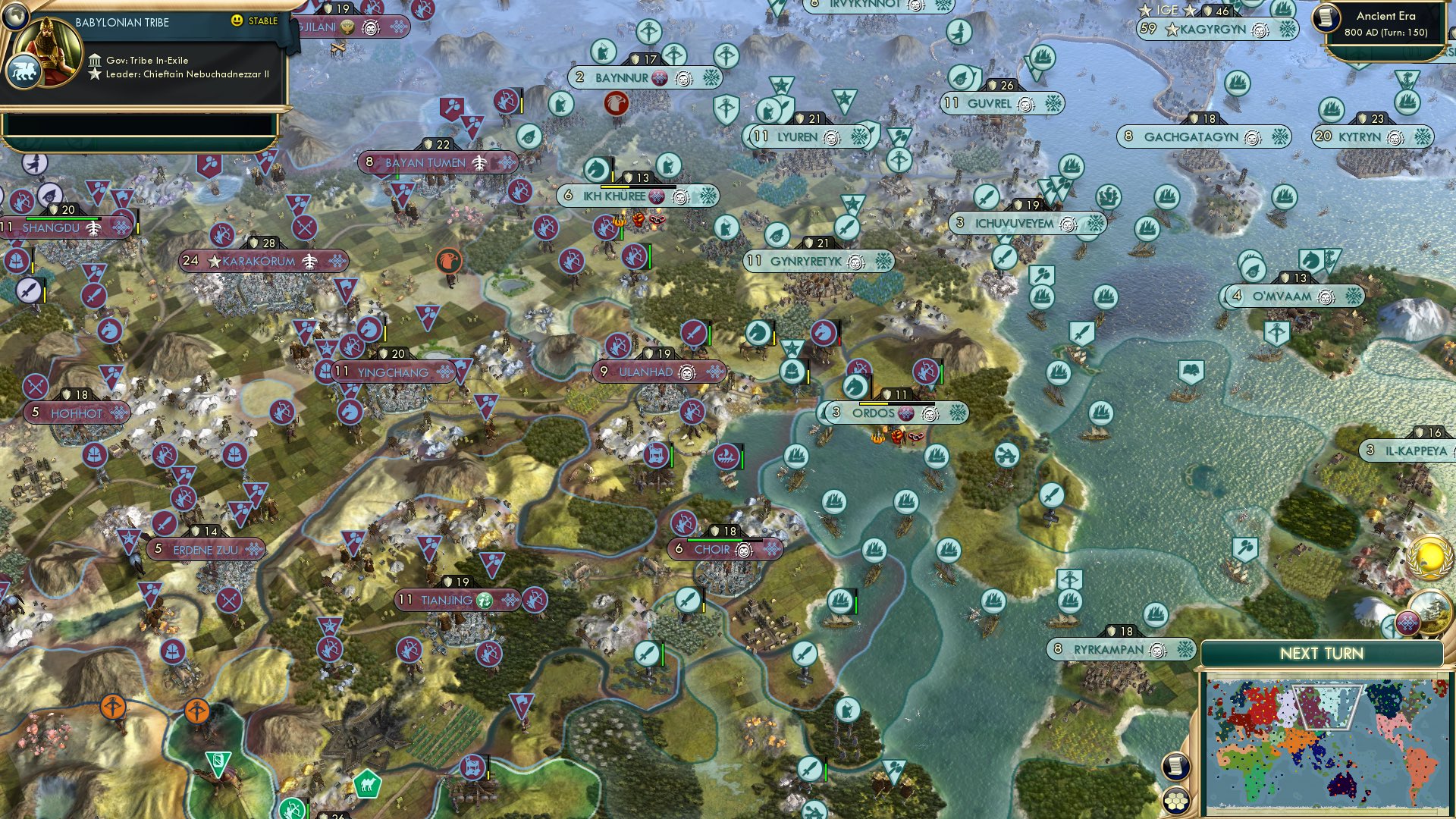Click the star icon beside Karakorum's name
This screenshot has height=819, width=1456.
[x=215, y=262]
